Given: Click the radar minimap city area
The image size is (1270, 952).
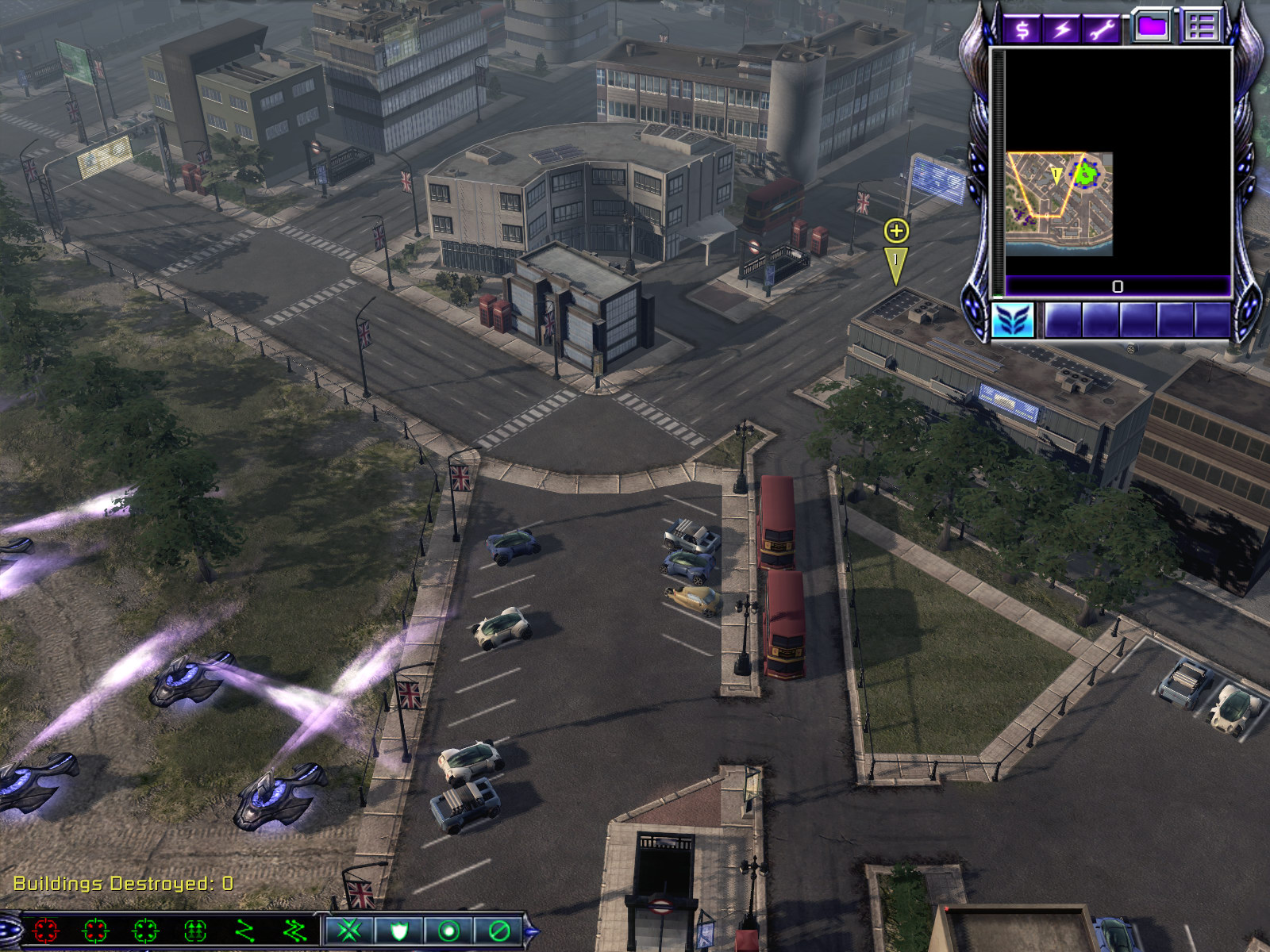Looking at the screenshot, I should (x=1059, y=203).
